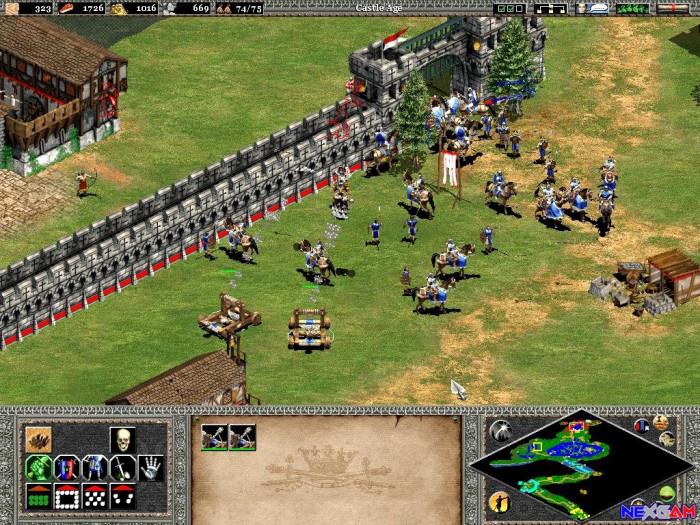Delete unit with the skull icon
Screen dimensions: 700x525
tap(123, 439)
